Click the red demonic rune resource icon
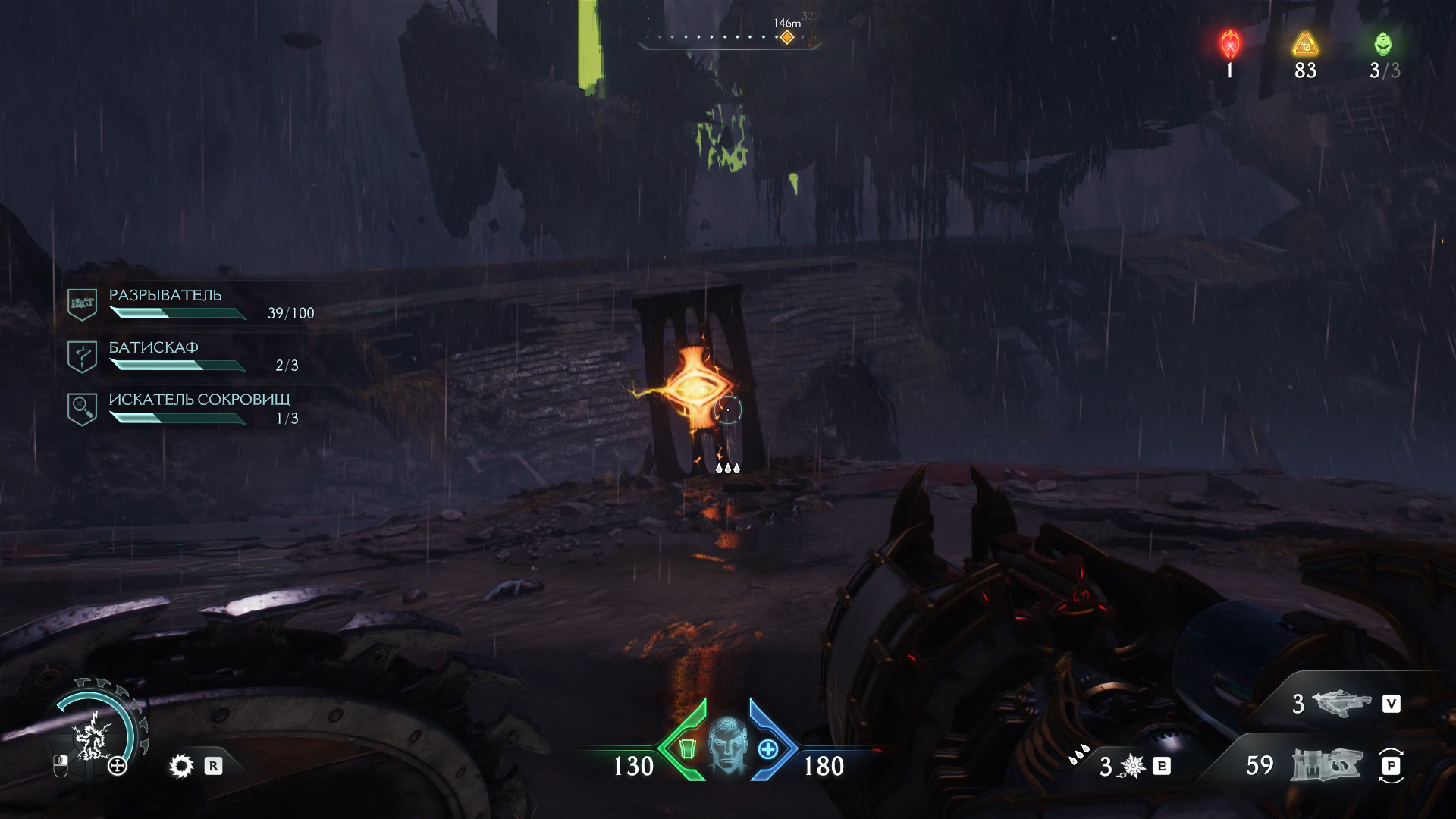This screenshot has width=1456, height=819. [x=1229, y=45]
